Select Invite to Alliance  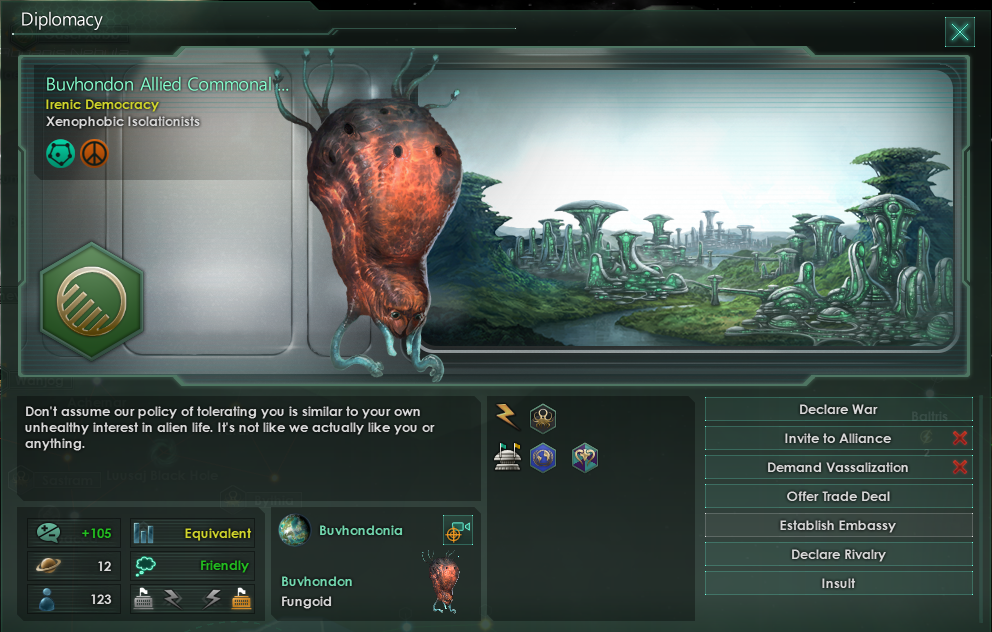(x=838, y=439)
